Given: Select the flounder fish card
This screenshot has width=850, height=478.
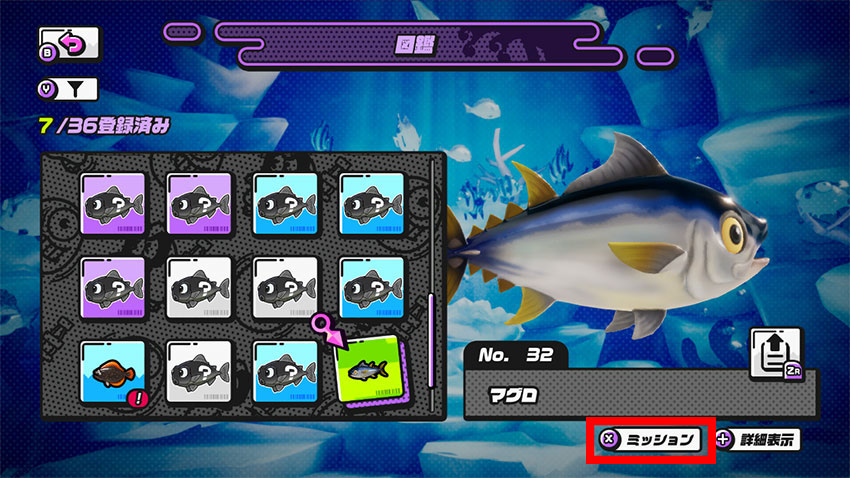Looking at the screenshot, I should tap(113, 374).
